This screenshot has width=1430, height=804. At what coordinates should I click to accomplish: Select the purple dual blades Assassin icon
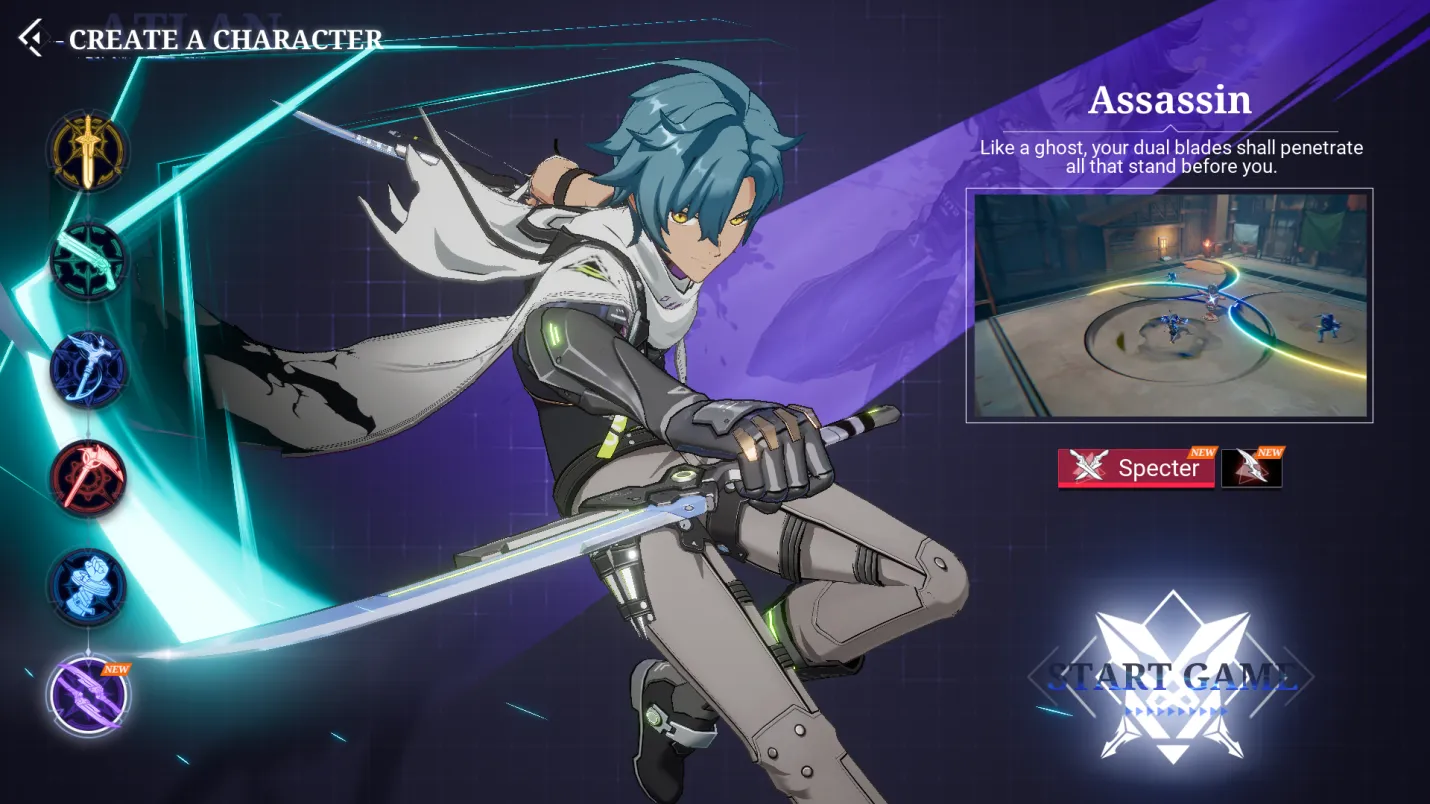pos(88,695)
